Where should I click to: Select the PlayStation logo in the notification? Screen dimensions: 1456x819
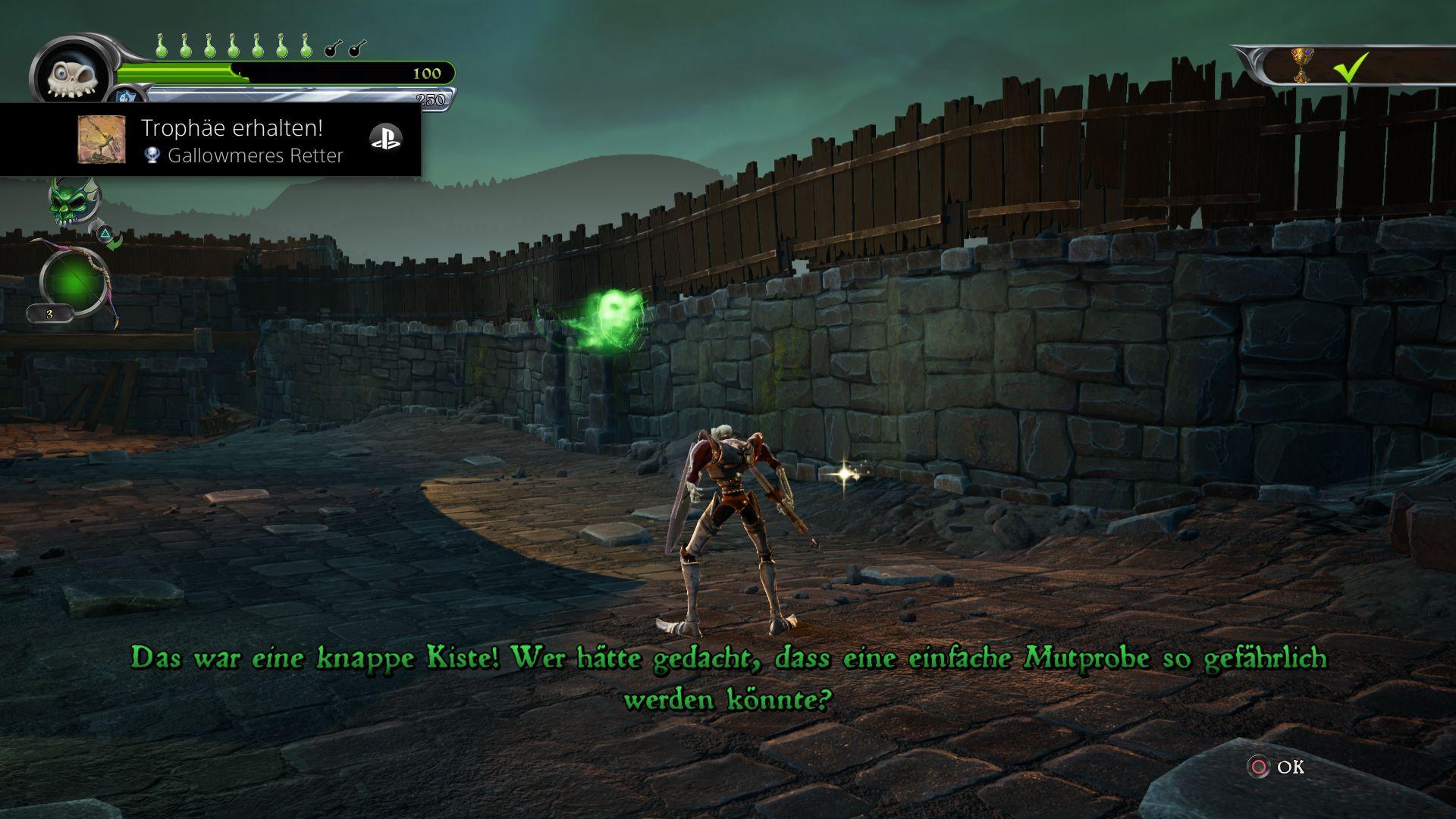pos(385,138)
